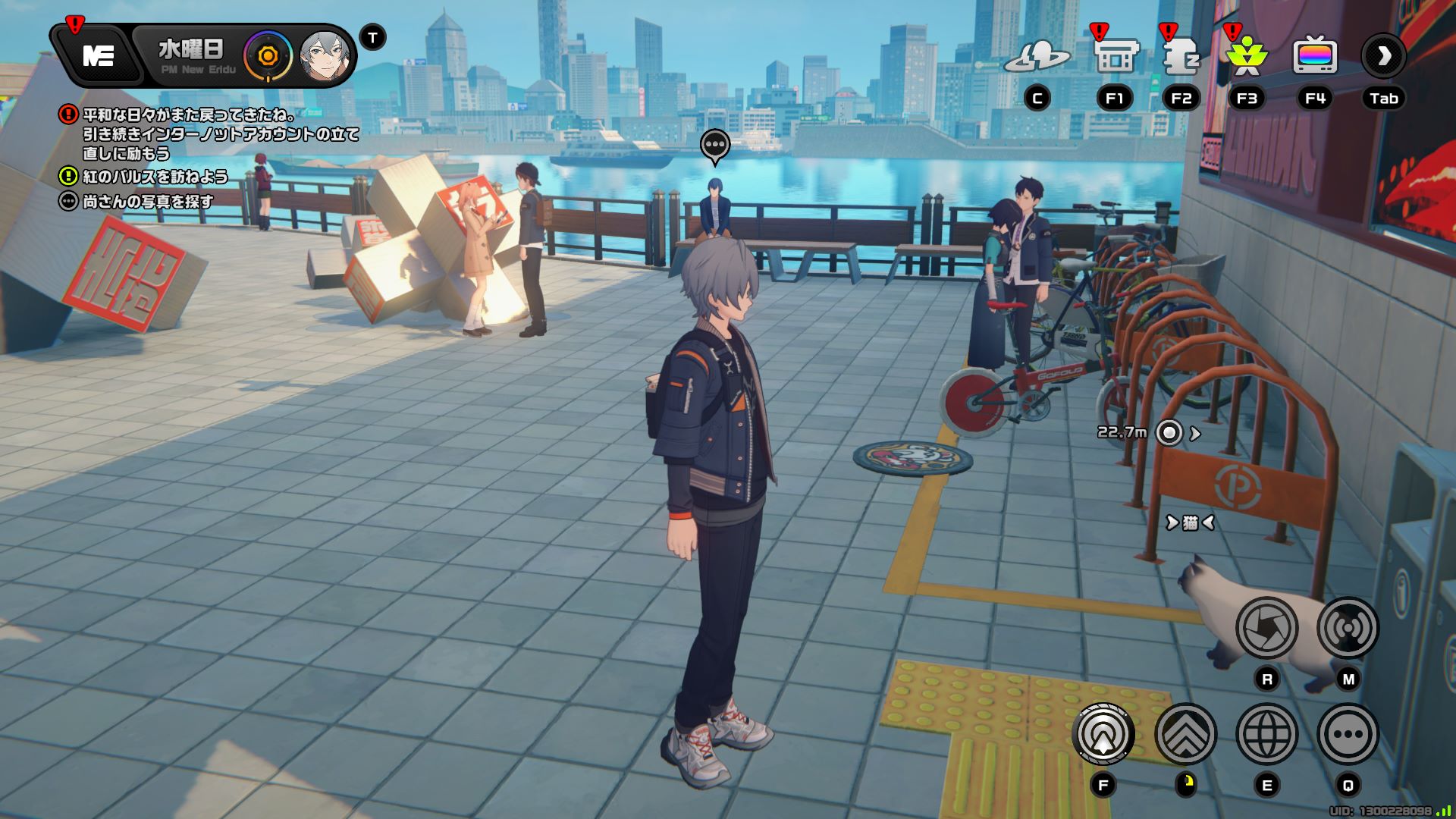Open the three-dots more options button
Image resolution: width=1456 pixels, height=819 pixels.
click(1348, 734)
